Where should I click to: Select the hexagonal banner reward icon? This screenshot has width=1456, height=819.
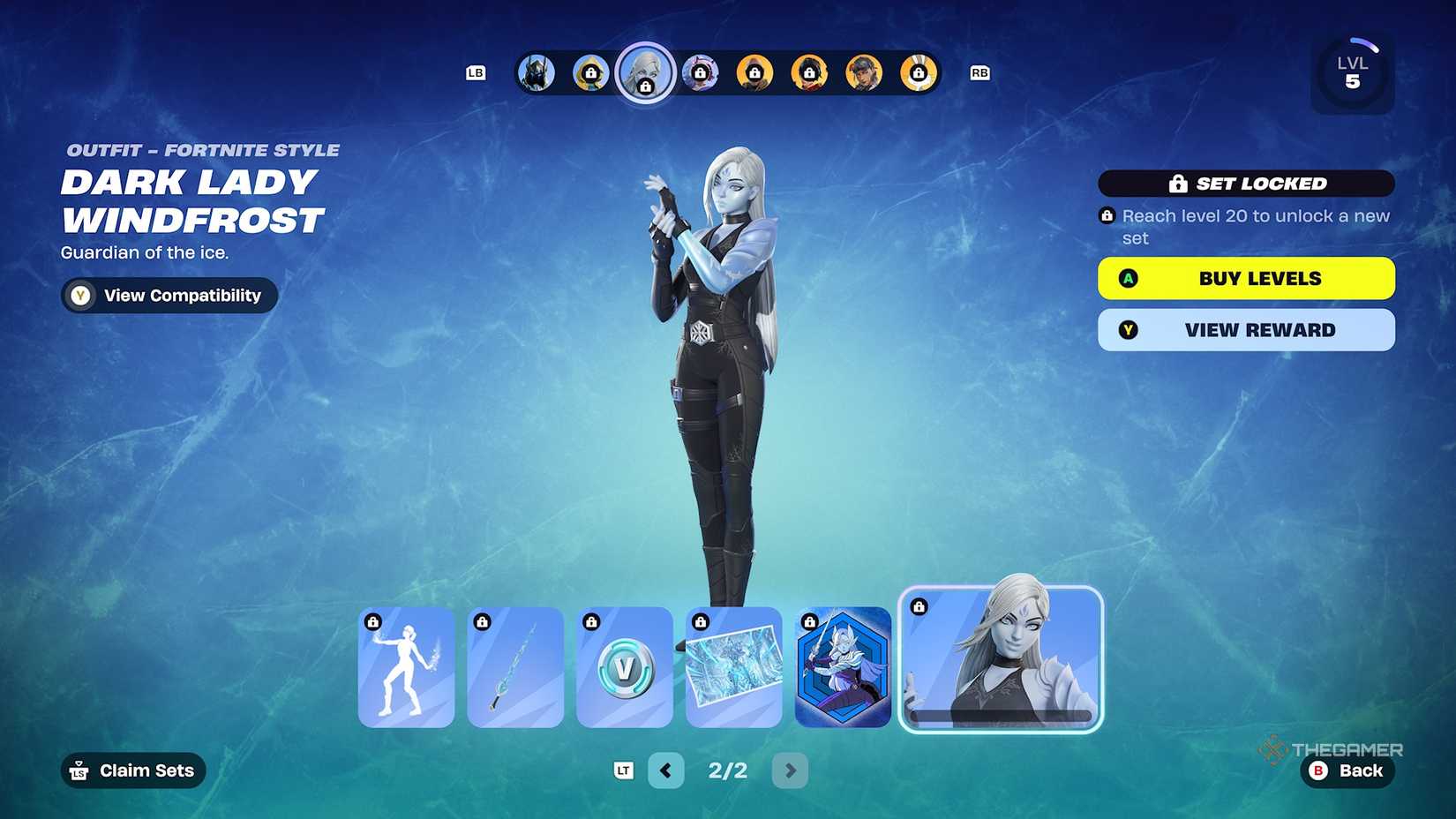pyautogui.click(x=844, y=668)
